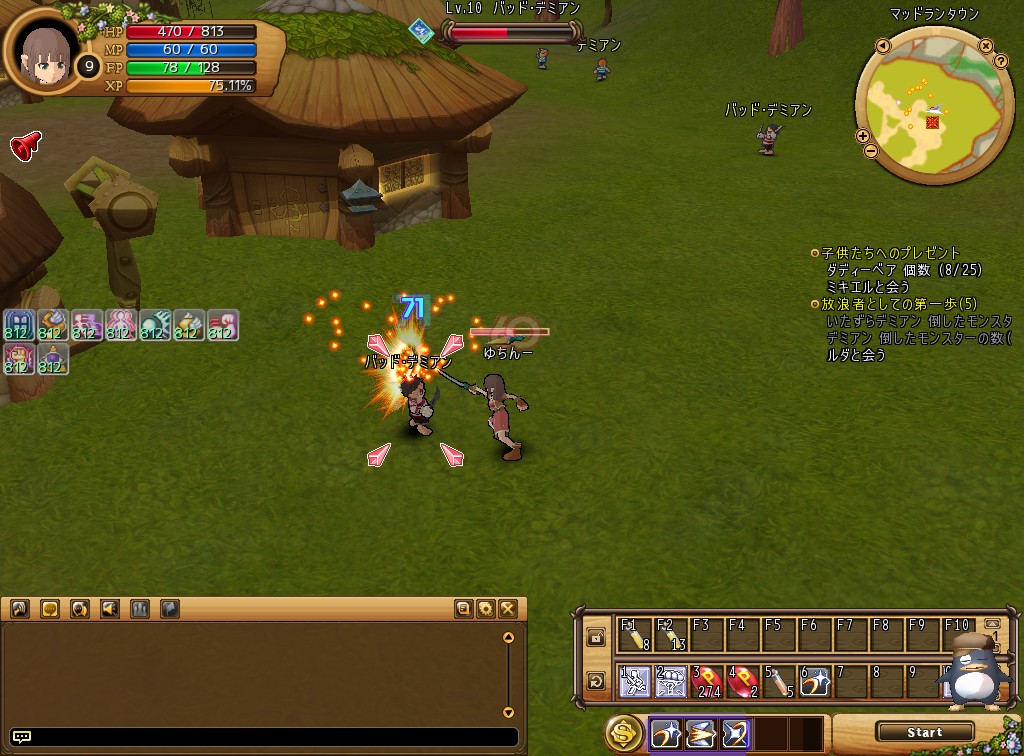Click the hotbar rotate arrow button
This screenshot has width=1024, height=756.
pyautogui.click(x=596, y=682)
